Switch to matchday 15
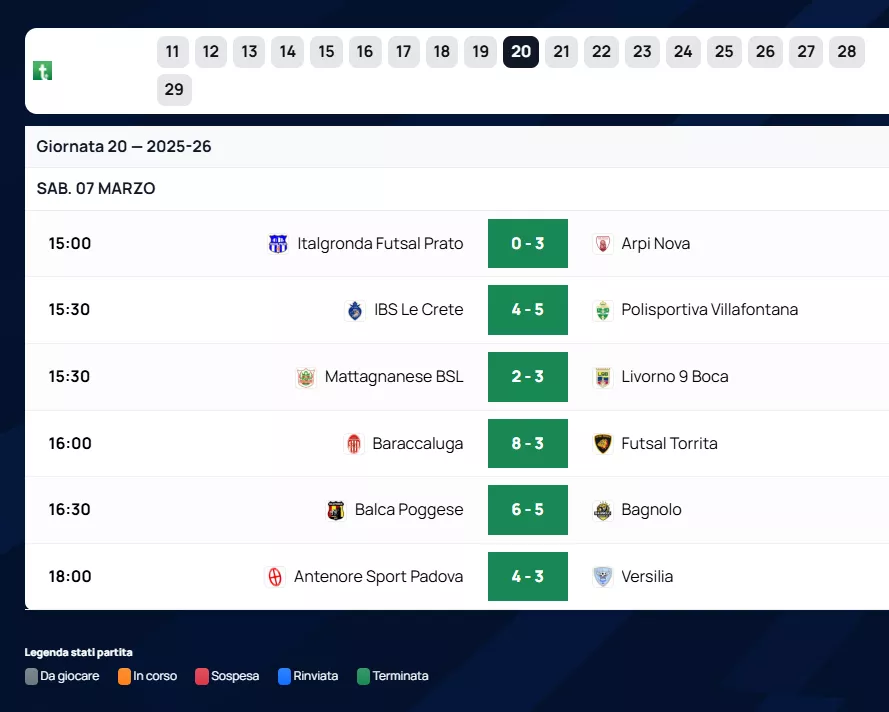Viewport: 889px width, 712px height. [326, 52]
